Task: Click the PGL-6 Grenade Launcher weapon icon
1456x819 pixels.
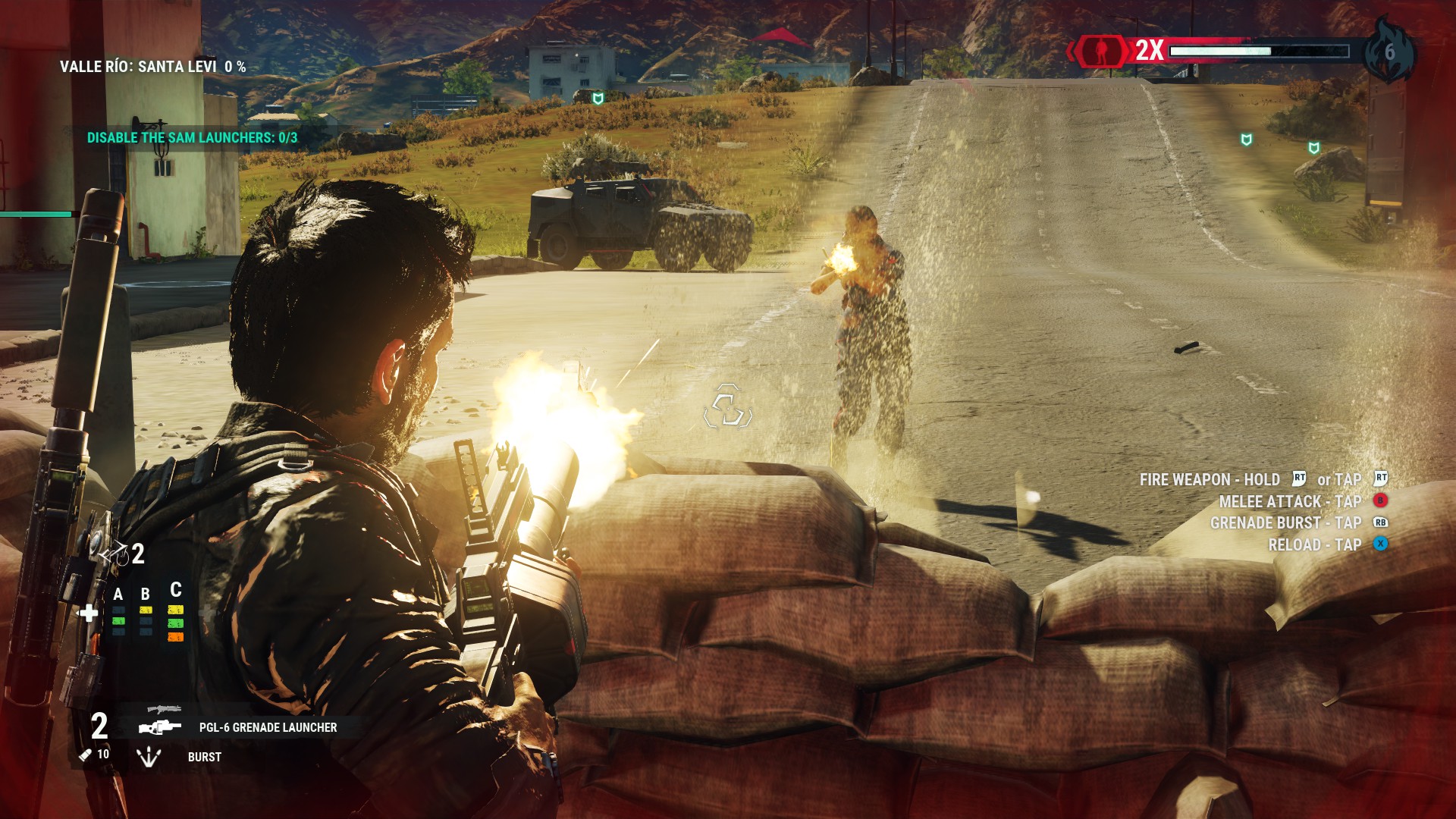Action: [x=160, y=727]
